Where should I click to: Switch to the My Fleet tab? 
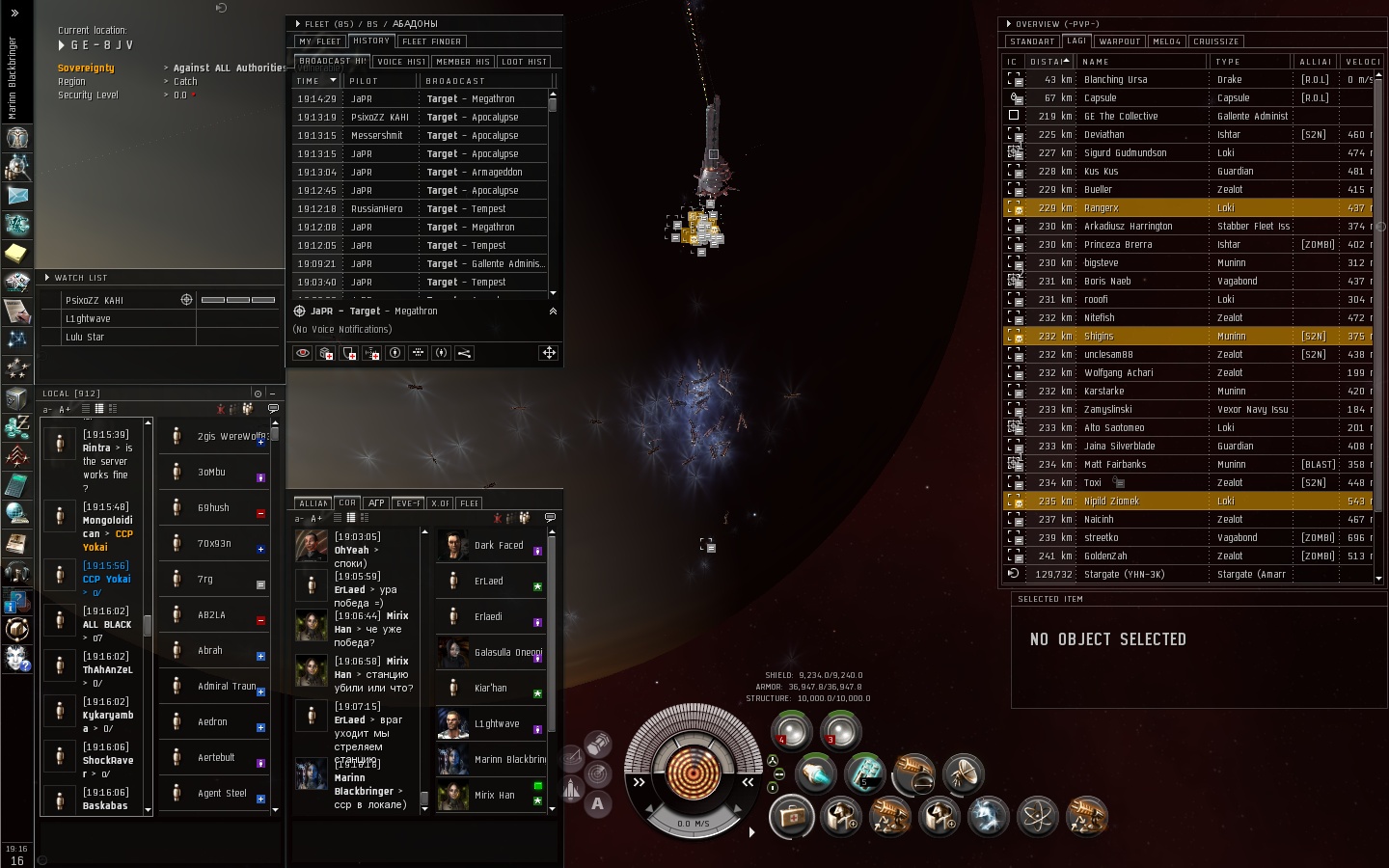319,41
